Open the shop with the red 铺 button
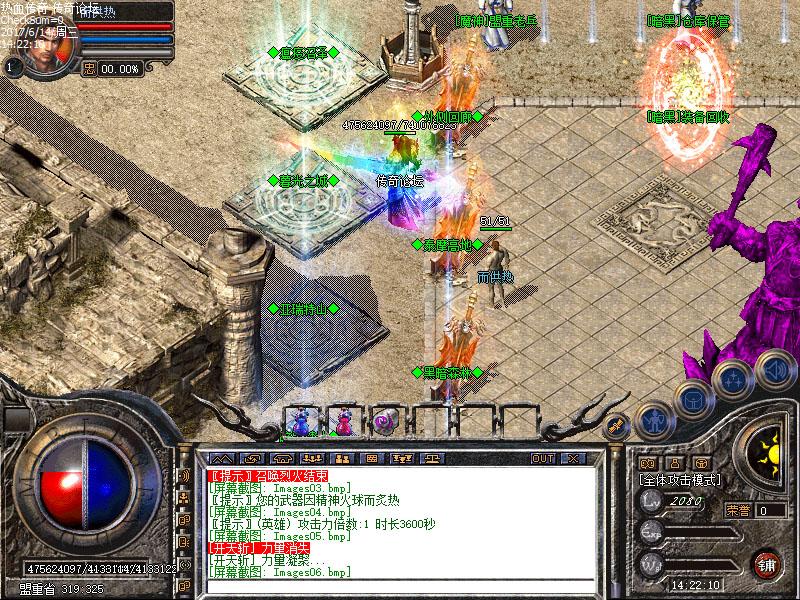Screen dimensions: 800x600 (x=768, y=563)
